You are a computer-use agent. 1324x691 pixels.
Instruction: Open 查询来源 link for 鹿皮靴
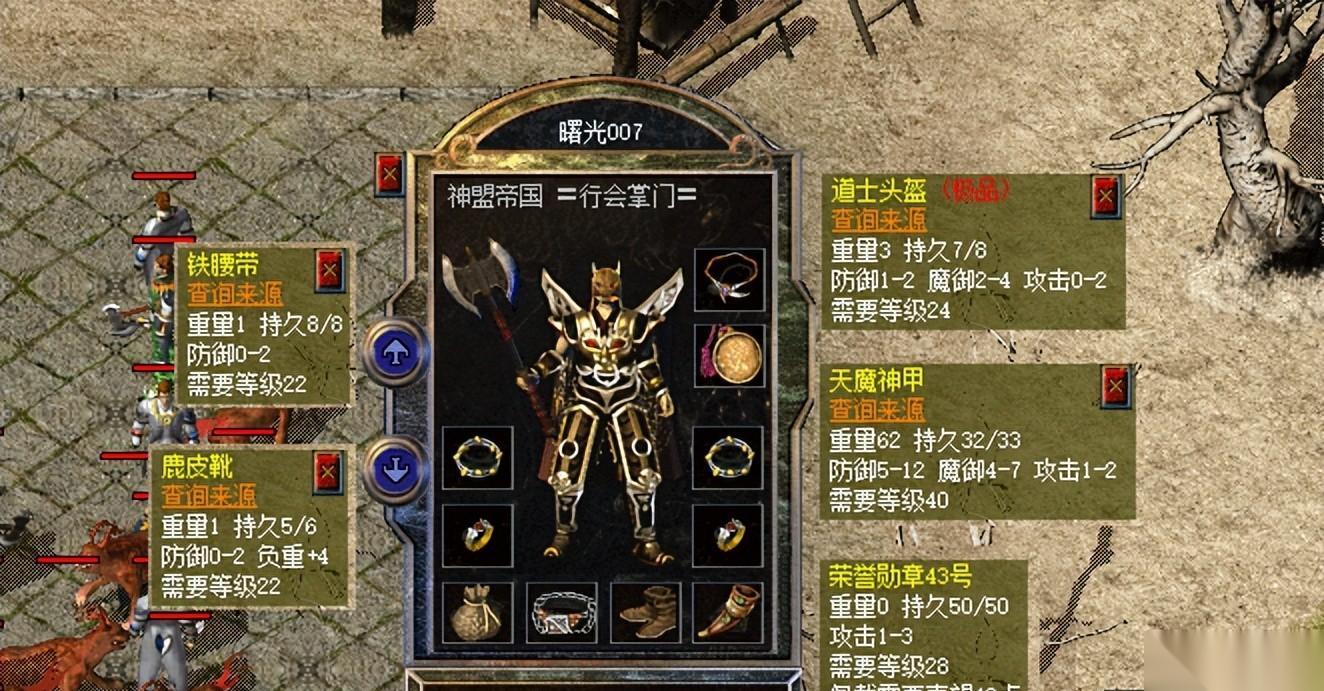coord(209,495)
